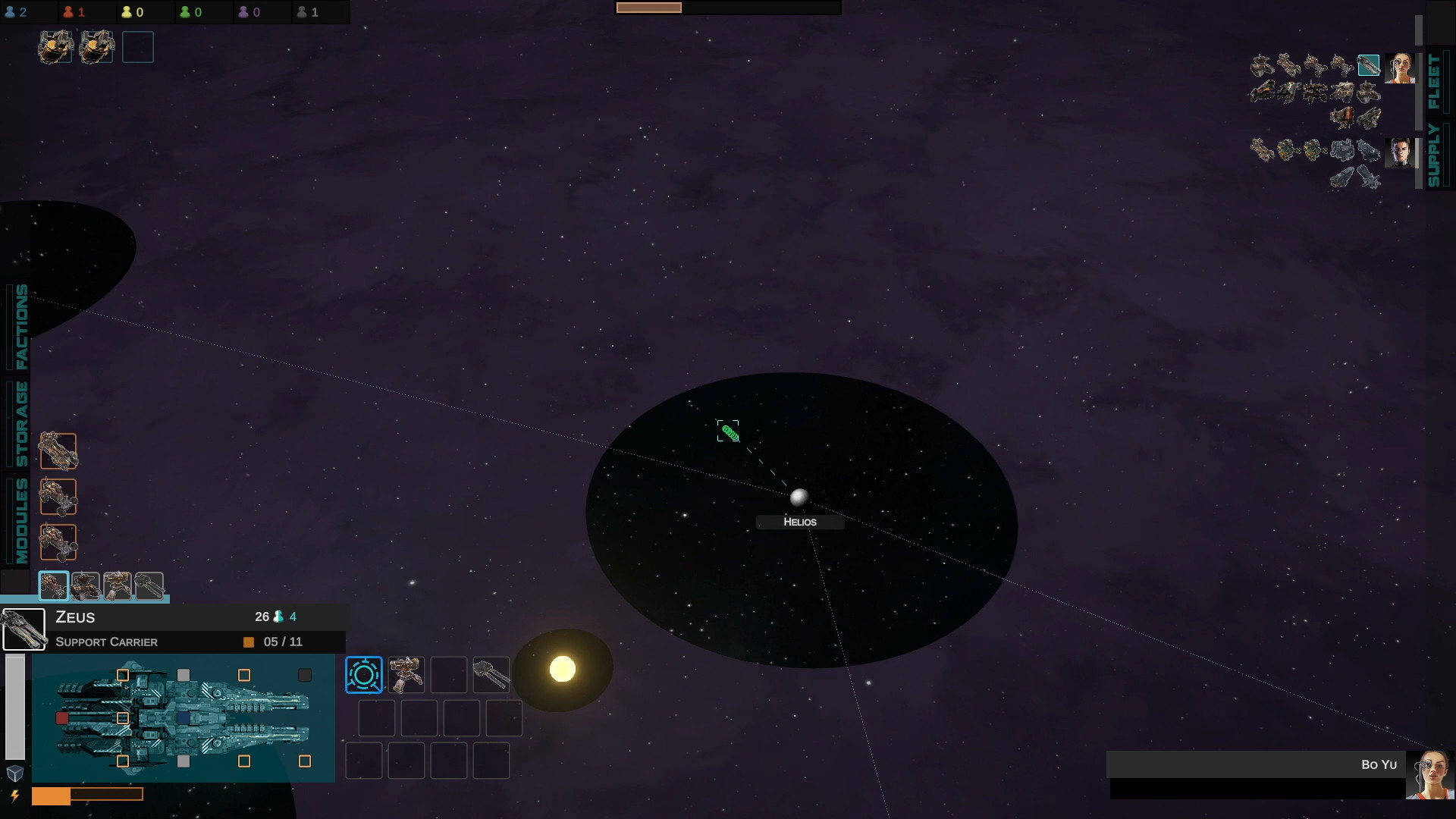Select the first squadron icon at top left

[x=55, y=46]
